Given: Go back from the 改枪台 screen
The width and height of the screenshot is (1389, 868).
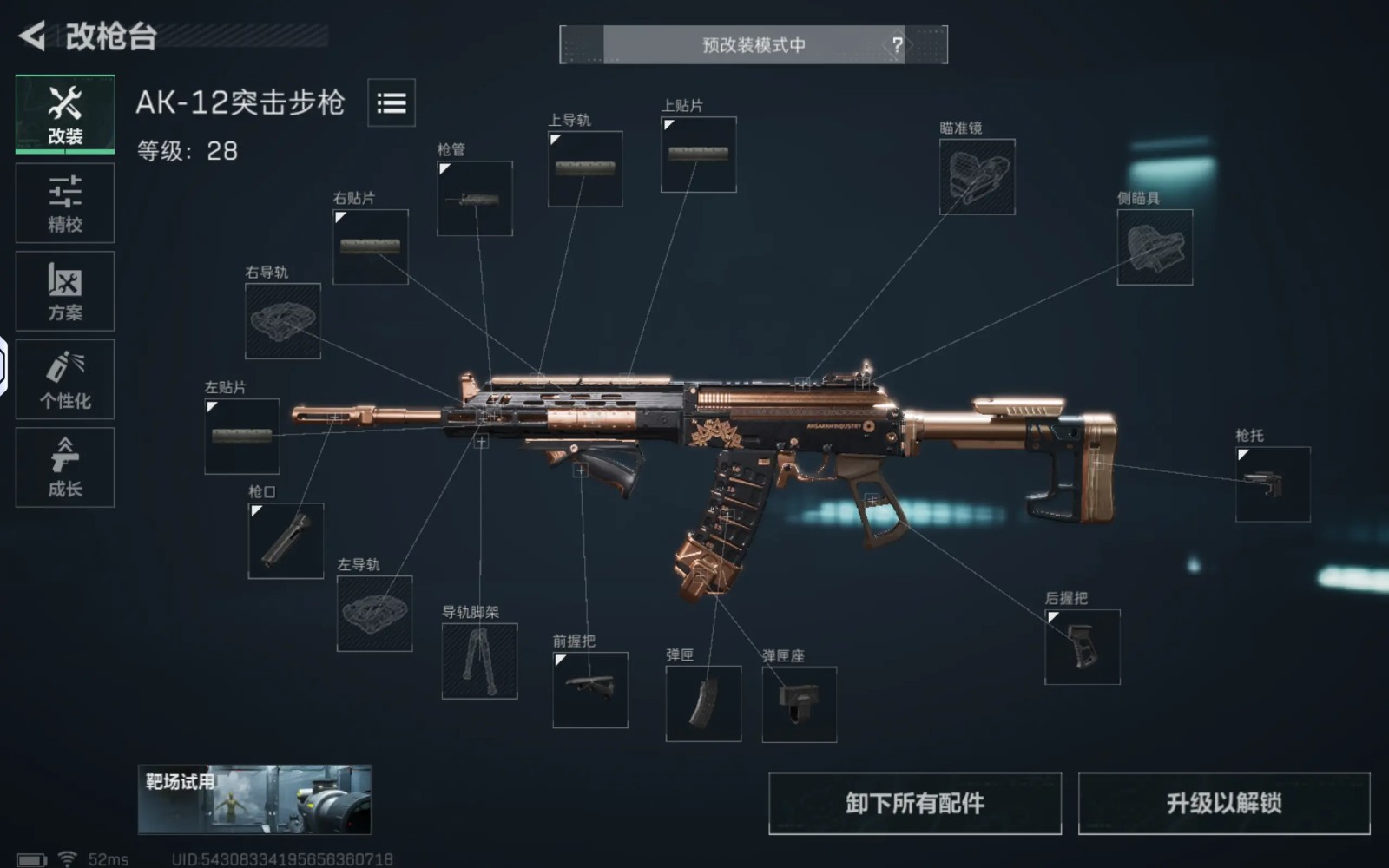Looking at the screenshot, I should [33, 36].
